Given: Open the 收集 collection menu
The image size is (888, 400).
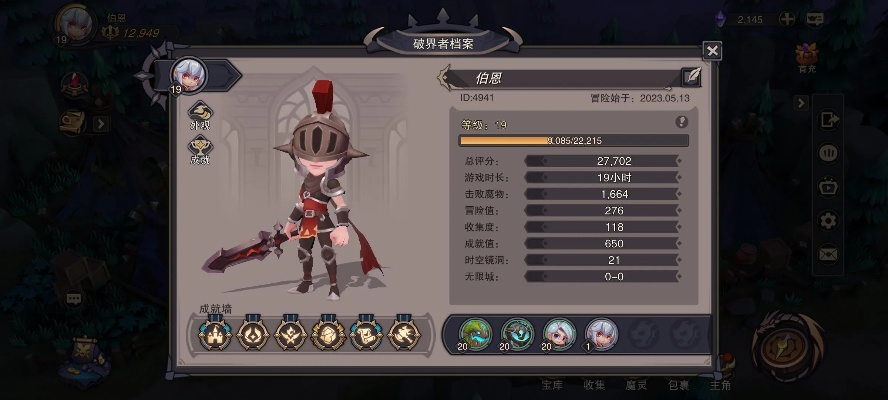Looking at the screenshot, I should tap(594, 385).
